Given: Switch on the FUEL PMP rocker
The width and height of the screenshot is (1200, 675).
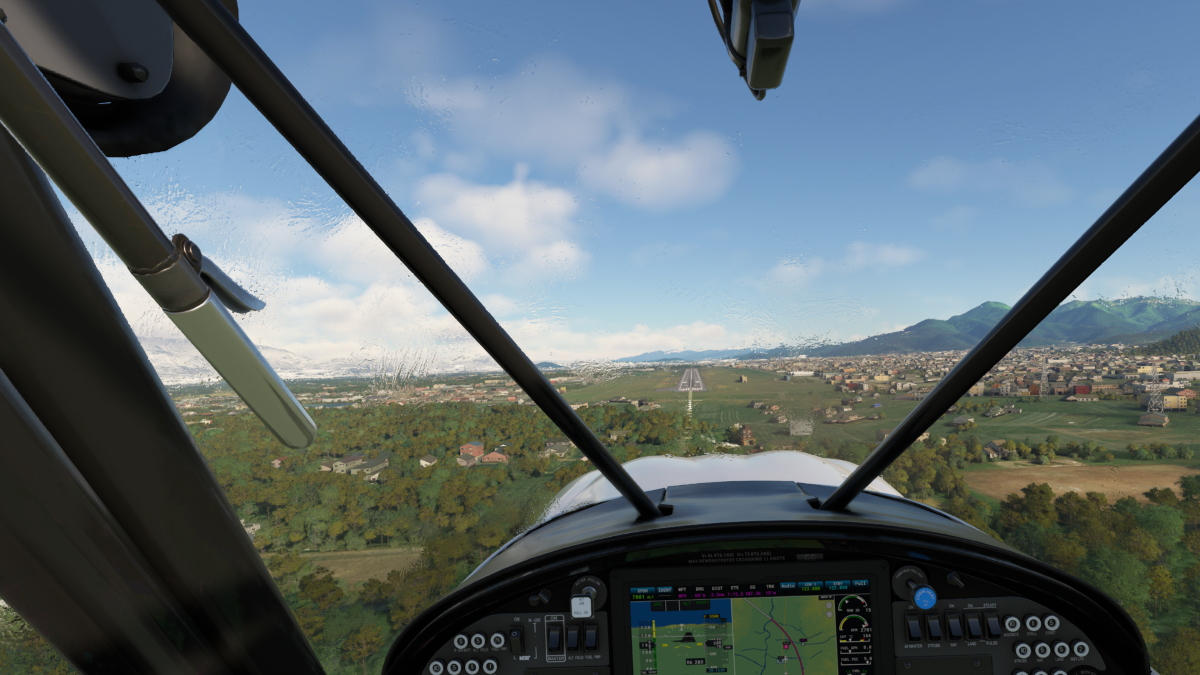Looking at the screenshot, I should click(591, 637).
